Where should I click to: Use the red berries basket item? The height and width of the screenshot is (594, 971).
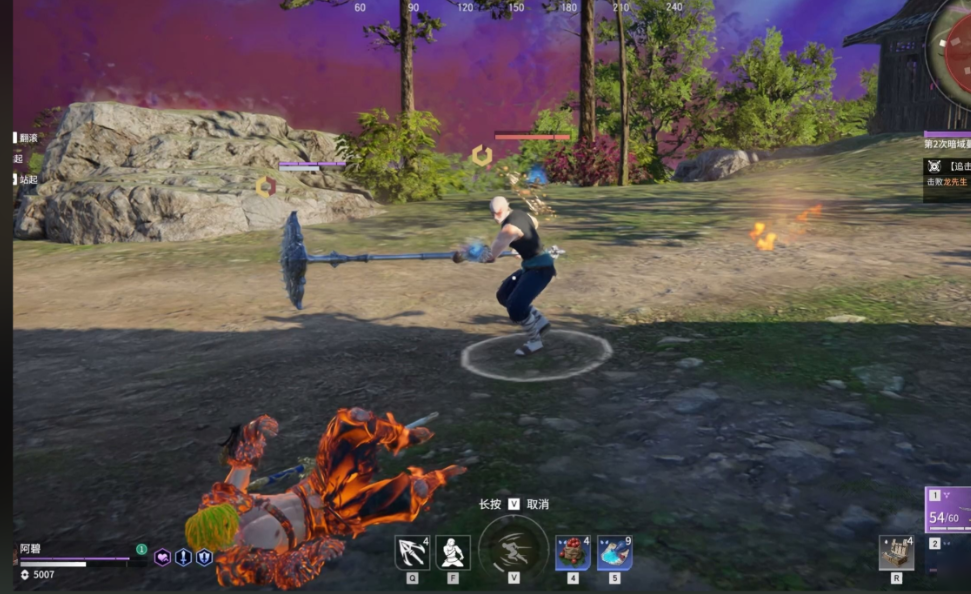572,552
